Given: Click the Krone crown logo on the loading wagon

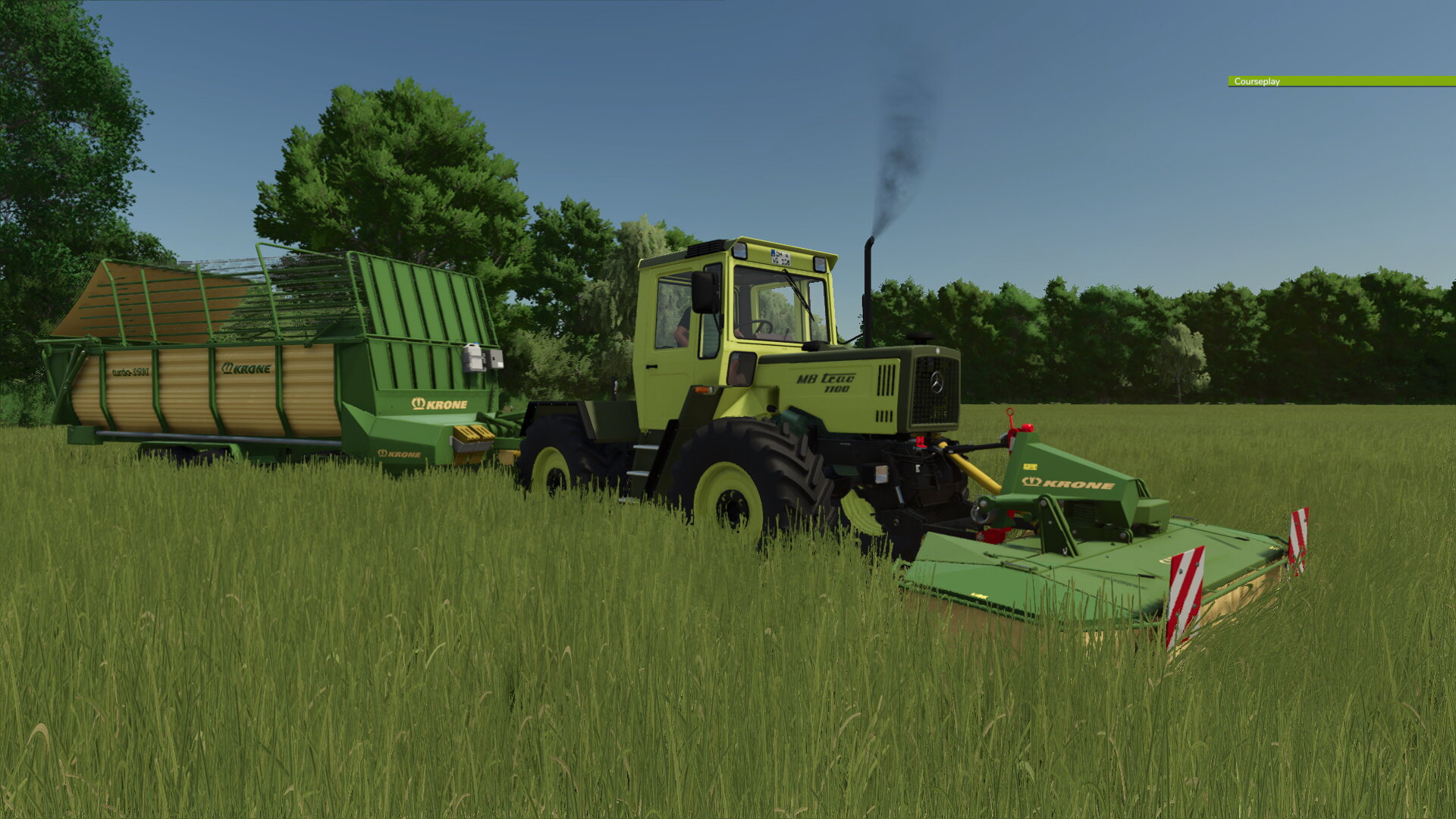Looking at the screenshot, I should point(417,404).
